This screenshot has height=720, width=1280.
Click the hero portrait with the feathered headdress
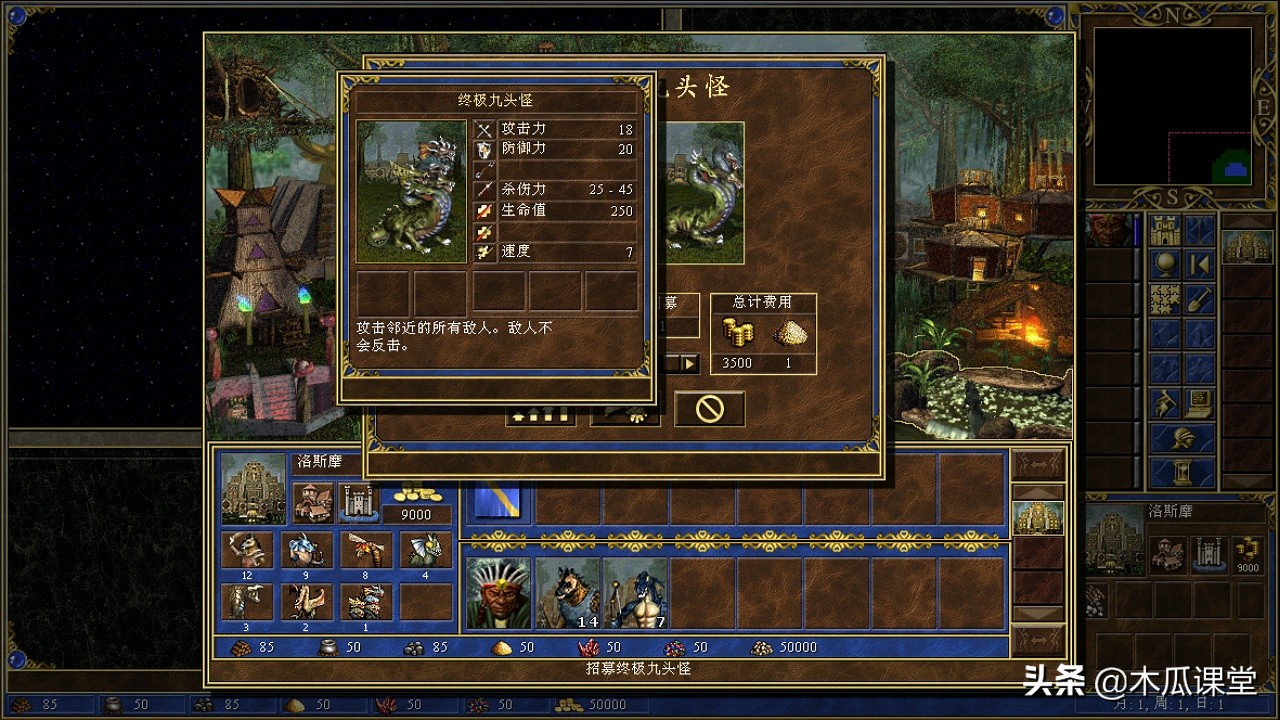tap(497, 590)
